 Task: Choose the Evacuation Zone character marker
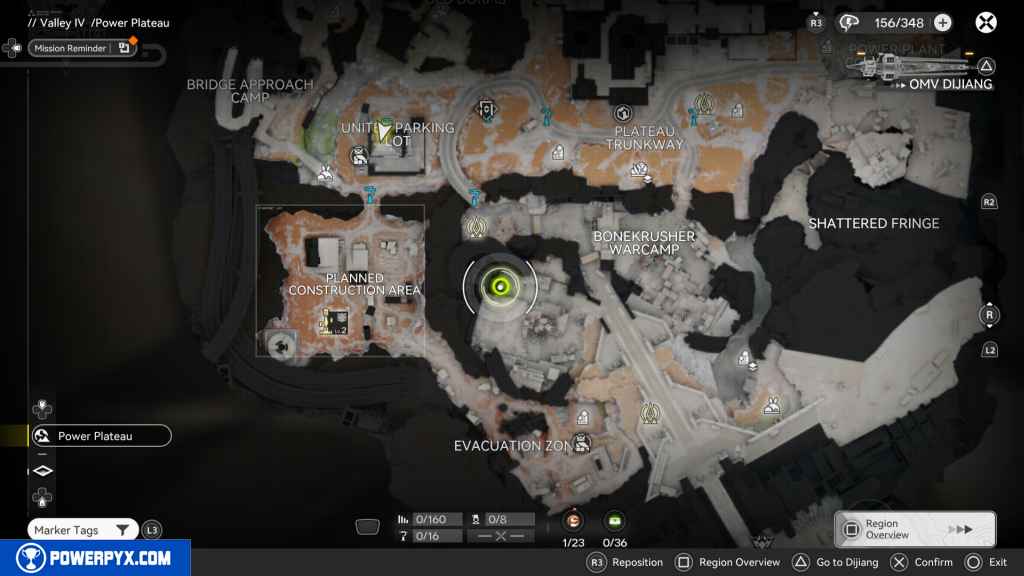(580, 442)
